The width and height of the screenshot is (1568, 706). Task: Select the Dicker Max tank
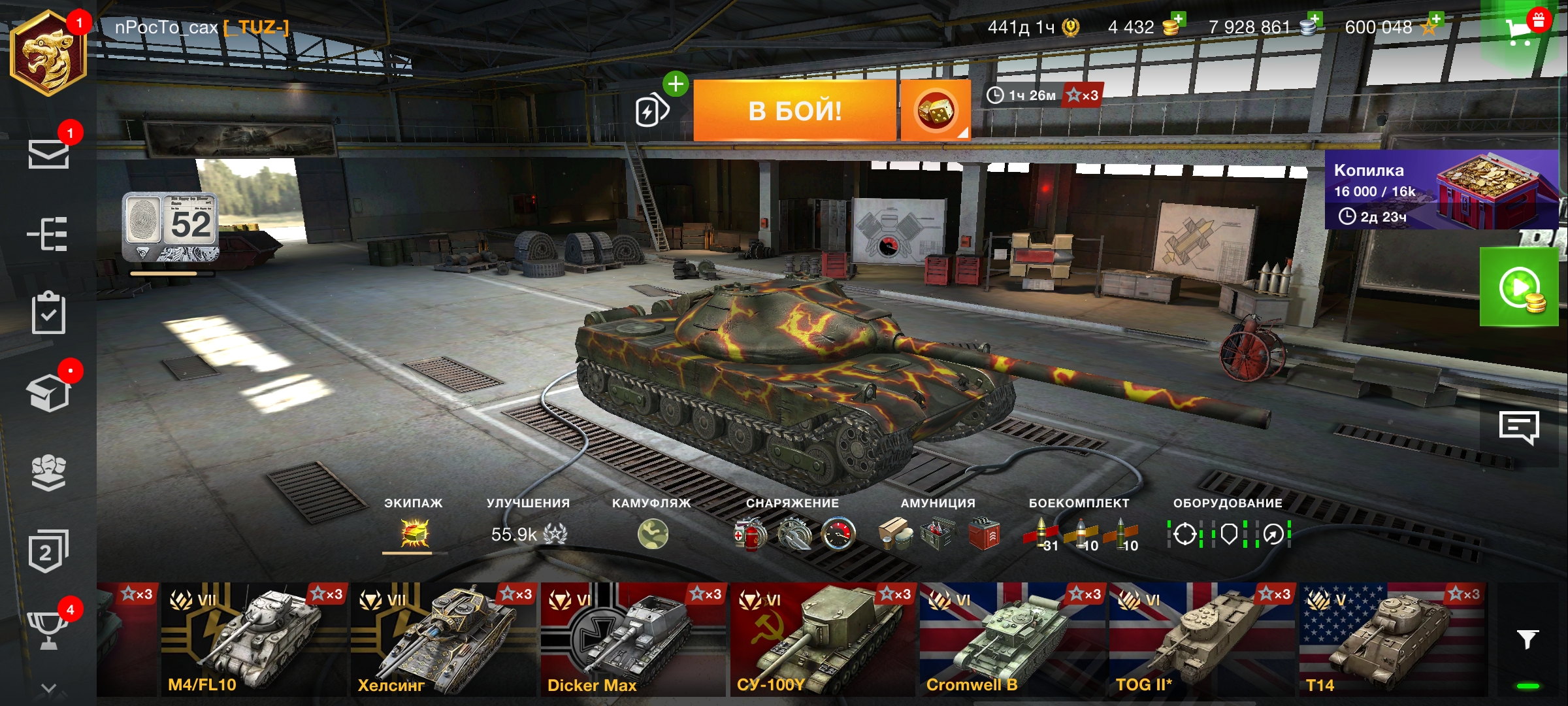(632, 639)
